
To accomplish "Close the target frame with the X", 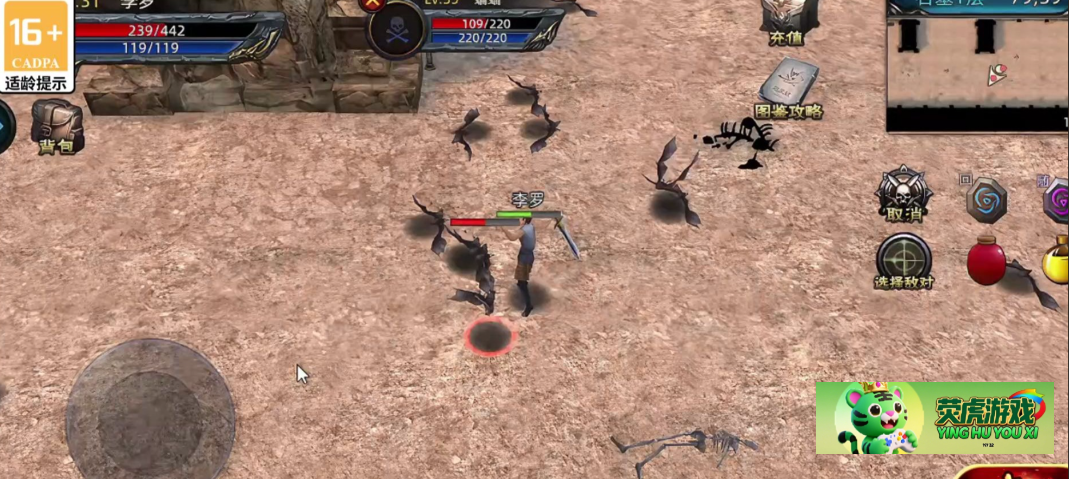I will [x=373, y=4].
